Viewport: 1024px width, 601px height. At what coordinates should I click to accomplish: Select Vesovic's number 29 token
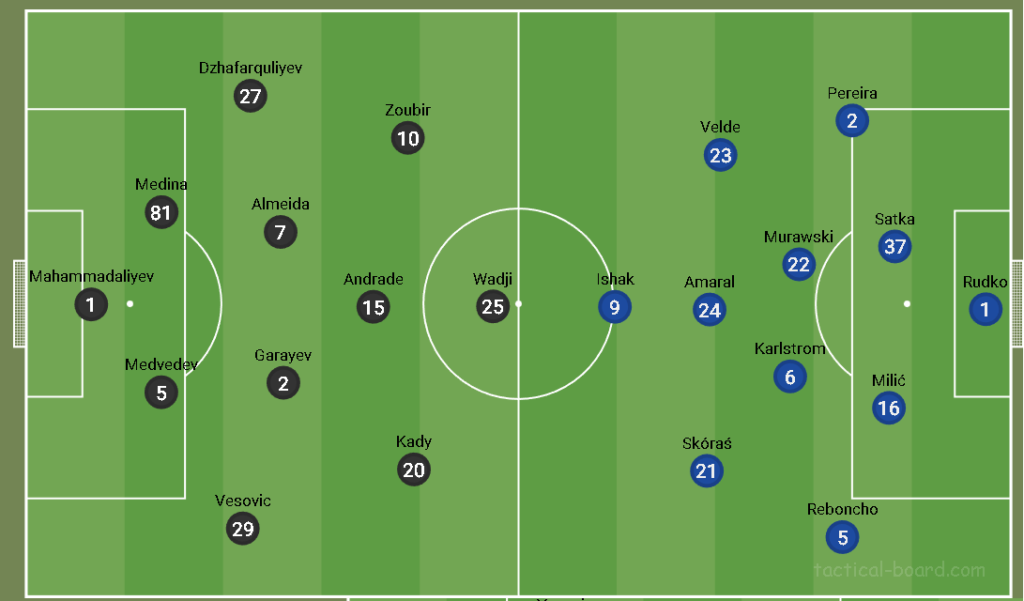243,529
